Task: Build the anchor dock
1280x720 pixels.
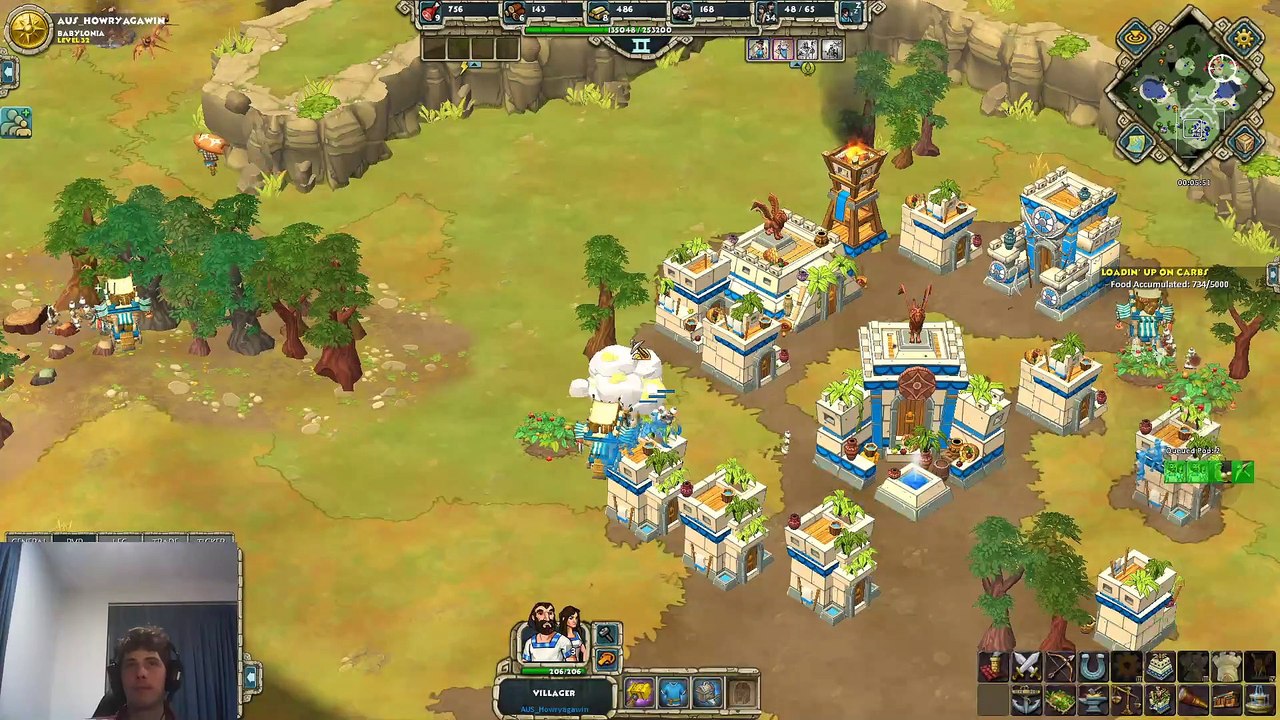Action: (x=1026, y=699)
